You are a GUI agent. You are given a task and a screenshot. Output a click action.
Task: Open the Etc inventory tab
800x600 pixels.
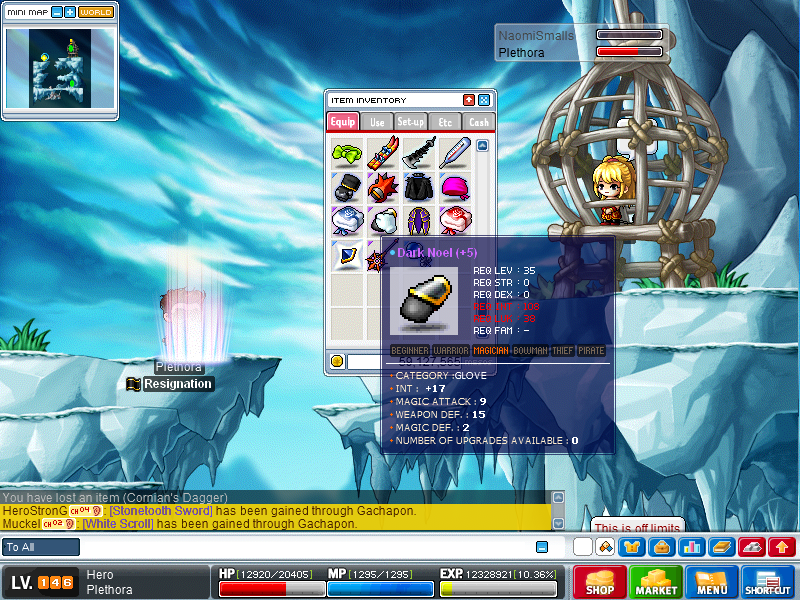click(445, 122)
